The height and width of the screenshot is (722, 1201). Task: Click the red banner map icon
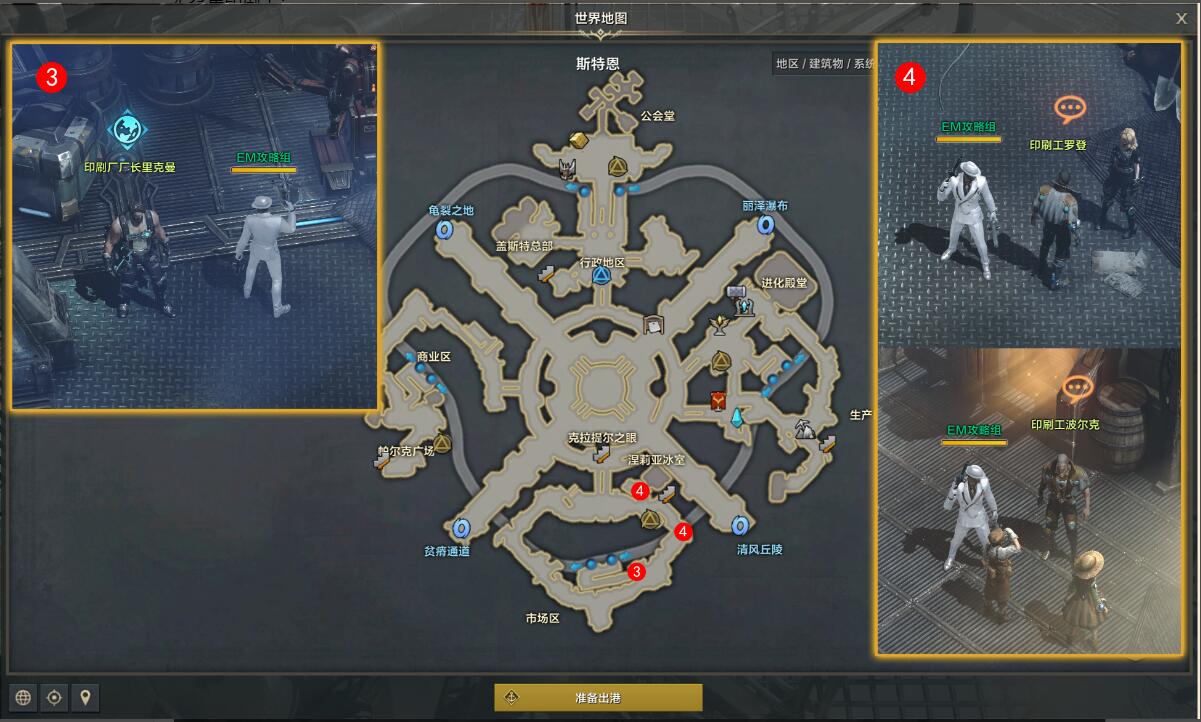pyautogui.click(x=717, y=401)
